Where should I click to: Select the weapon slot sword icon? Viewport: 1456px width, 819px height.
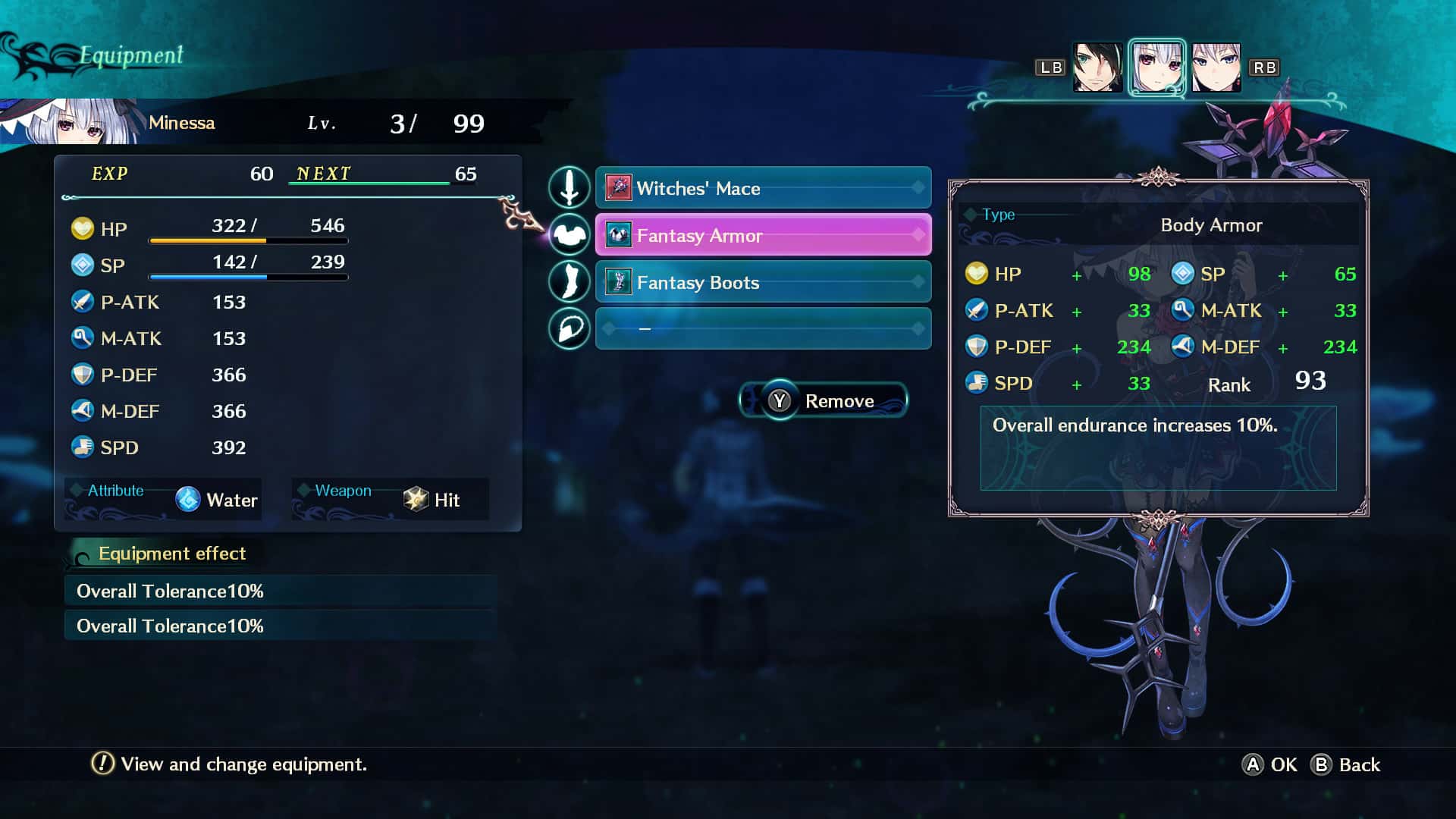[570, 188]
